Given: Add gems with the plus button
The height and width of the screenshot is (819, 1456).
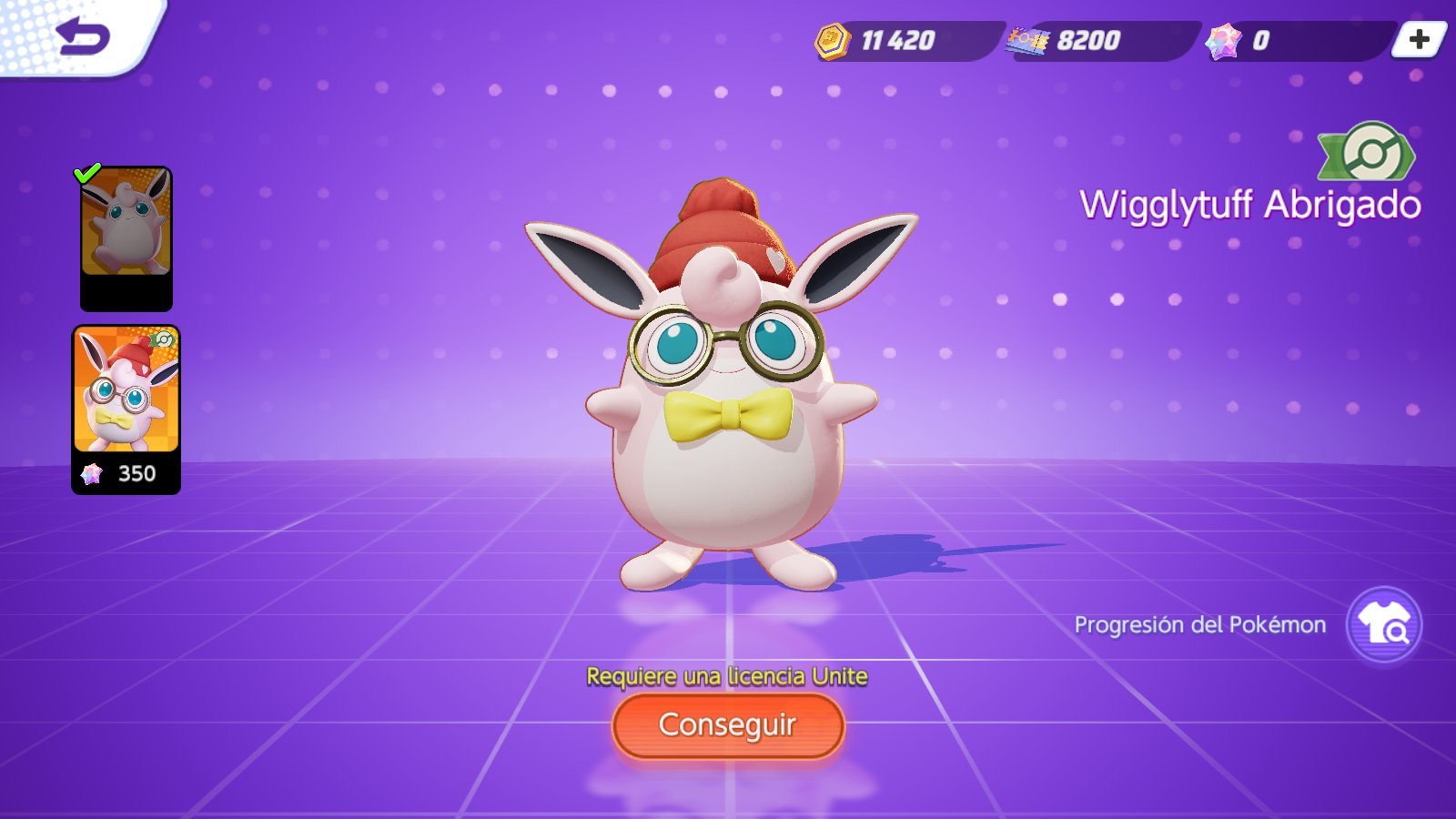Looking at the screenshot, I should (x=1419, y=39).
